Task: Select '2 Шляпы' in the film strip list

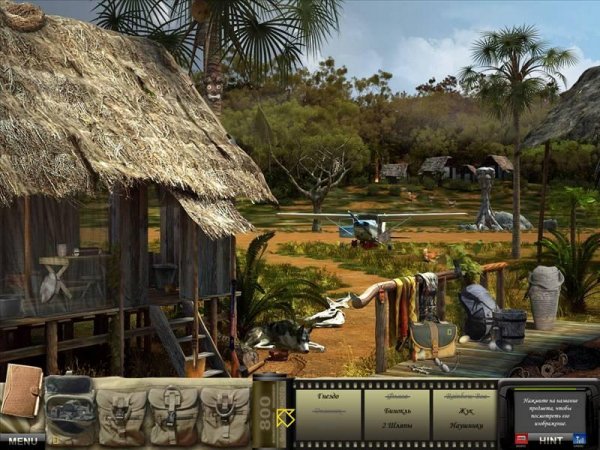Action: (x=397, y=424)
